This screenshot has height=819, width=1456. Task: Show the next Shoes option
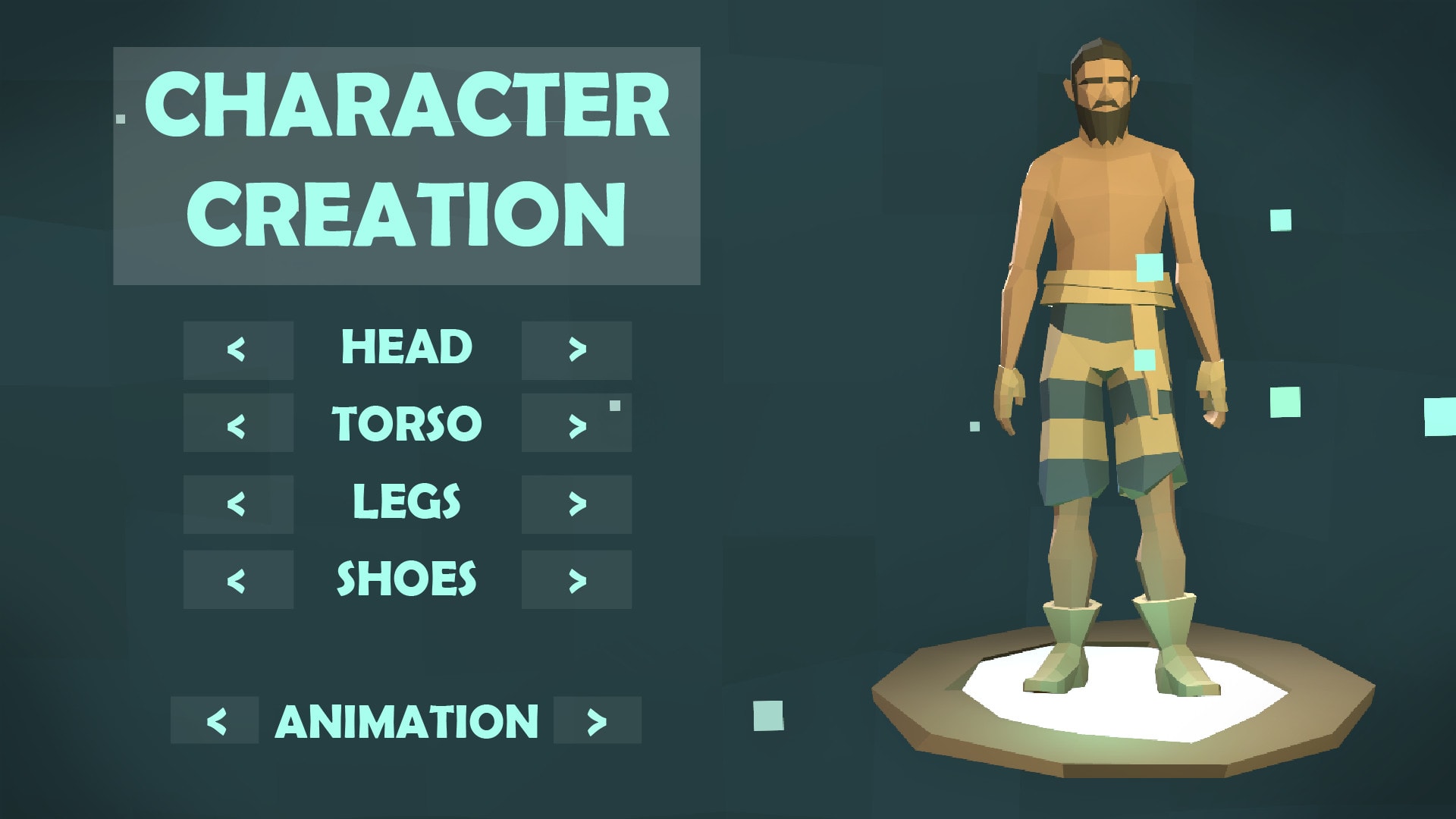[x=576, y=579]
